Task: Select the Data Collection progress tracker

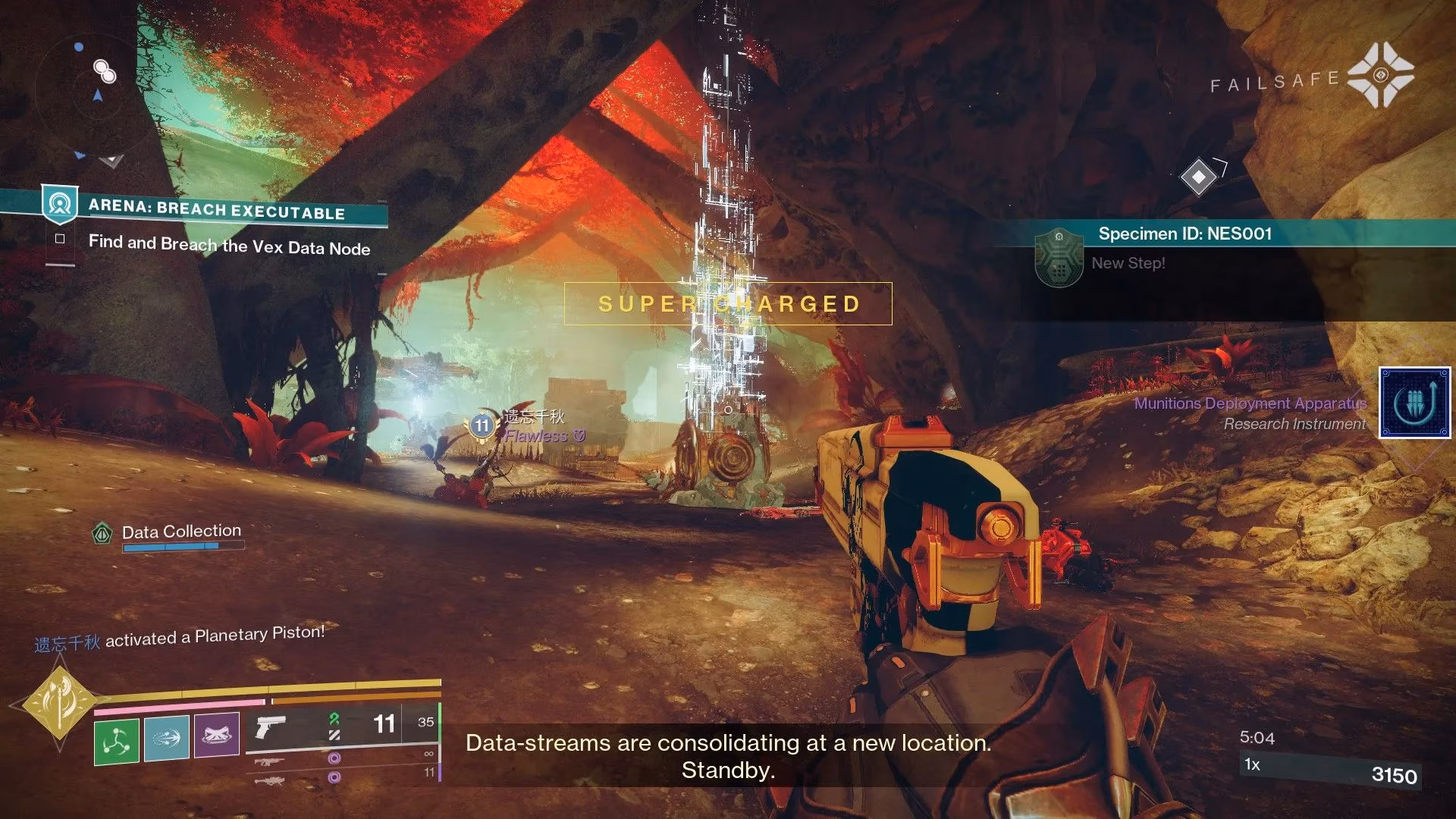Action: [181, 532]
